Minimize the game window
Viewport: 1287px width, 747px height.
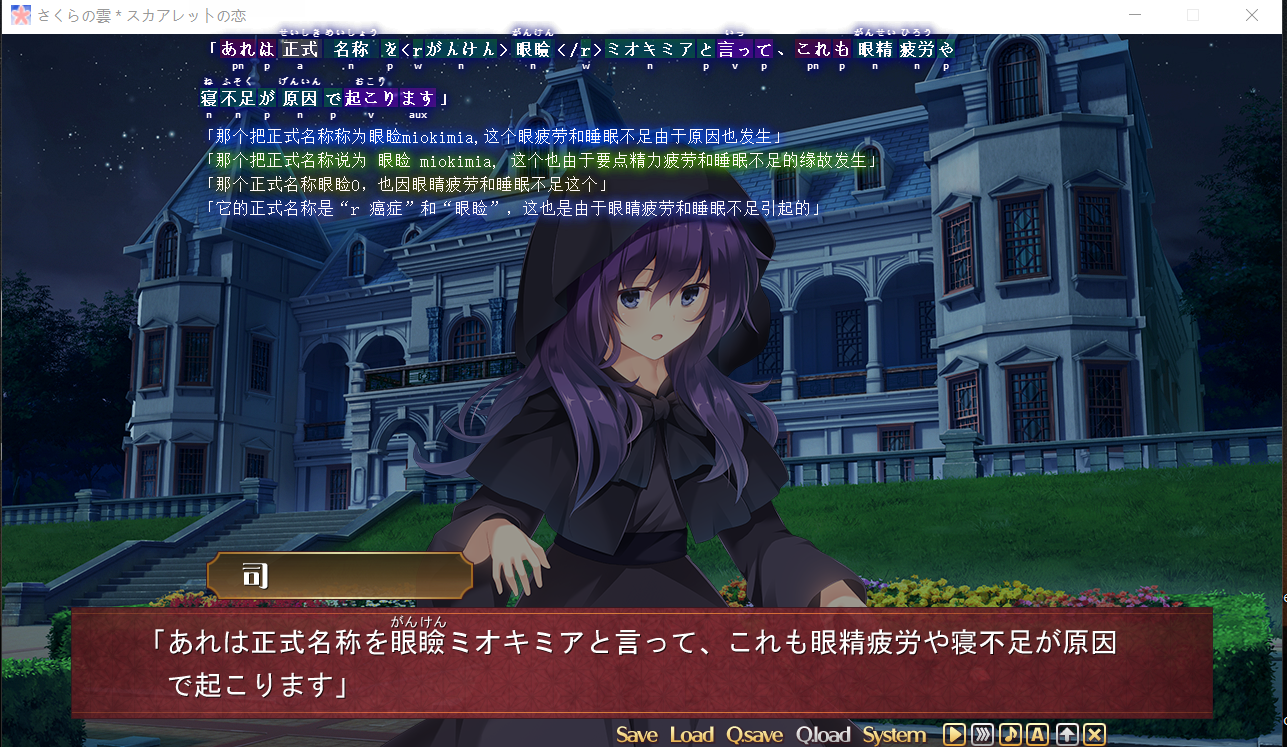point(1133,16)
